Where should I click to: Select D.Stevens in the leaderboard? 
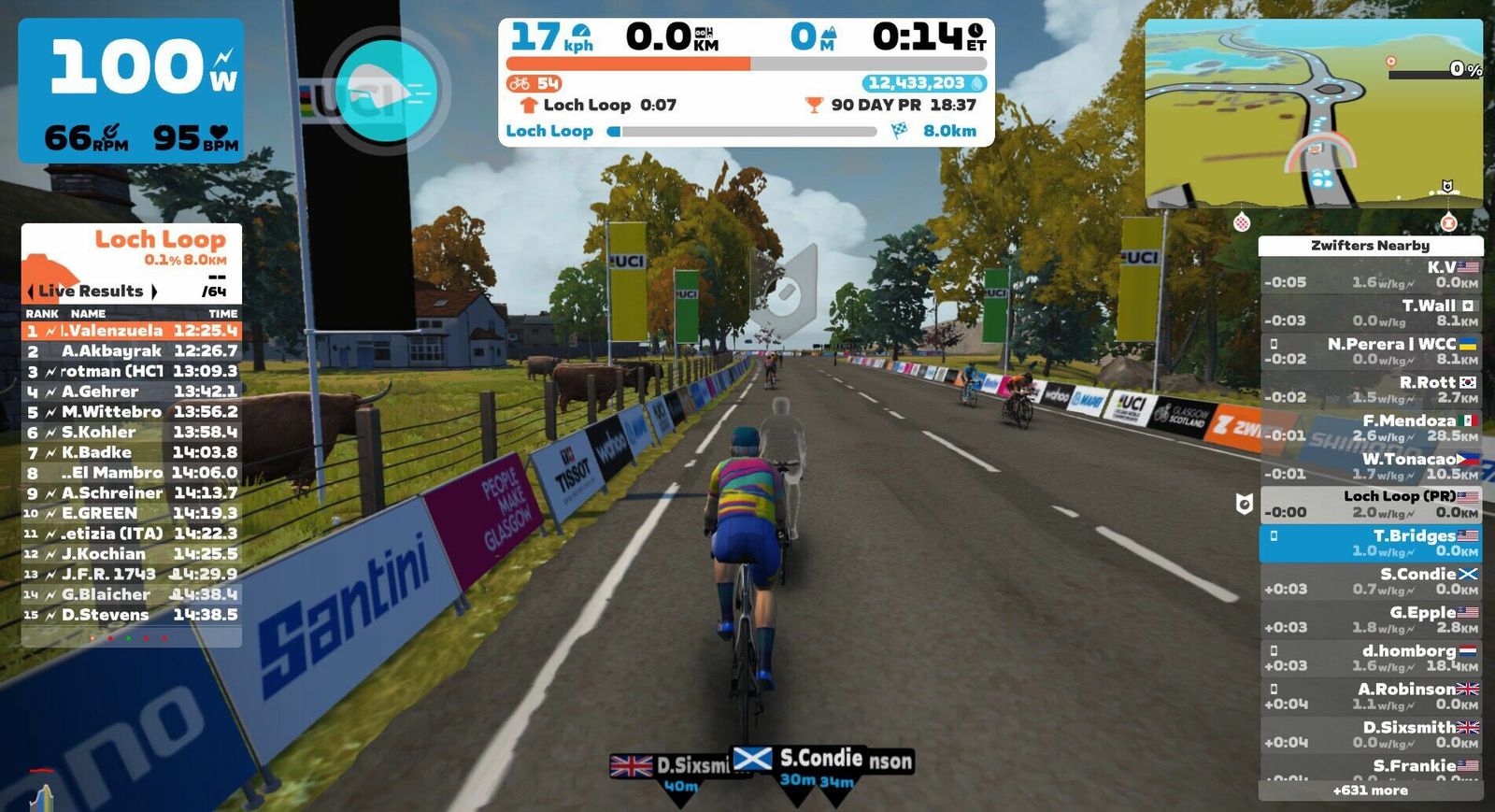[x=131, y=615]
